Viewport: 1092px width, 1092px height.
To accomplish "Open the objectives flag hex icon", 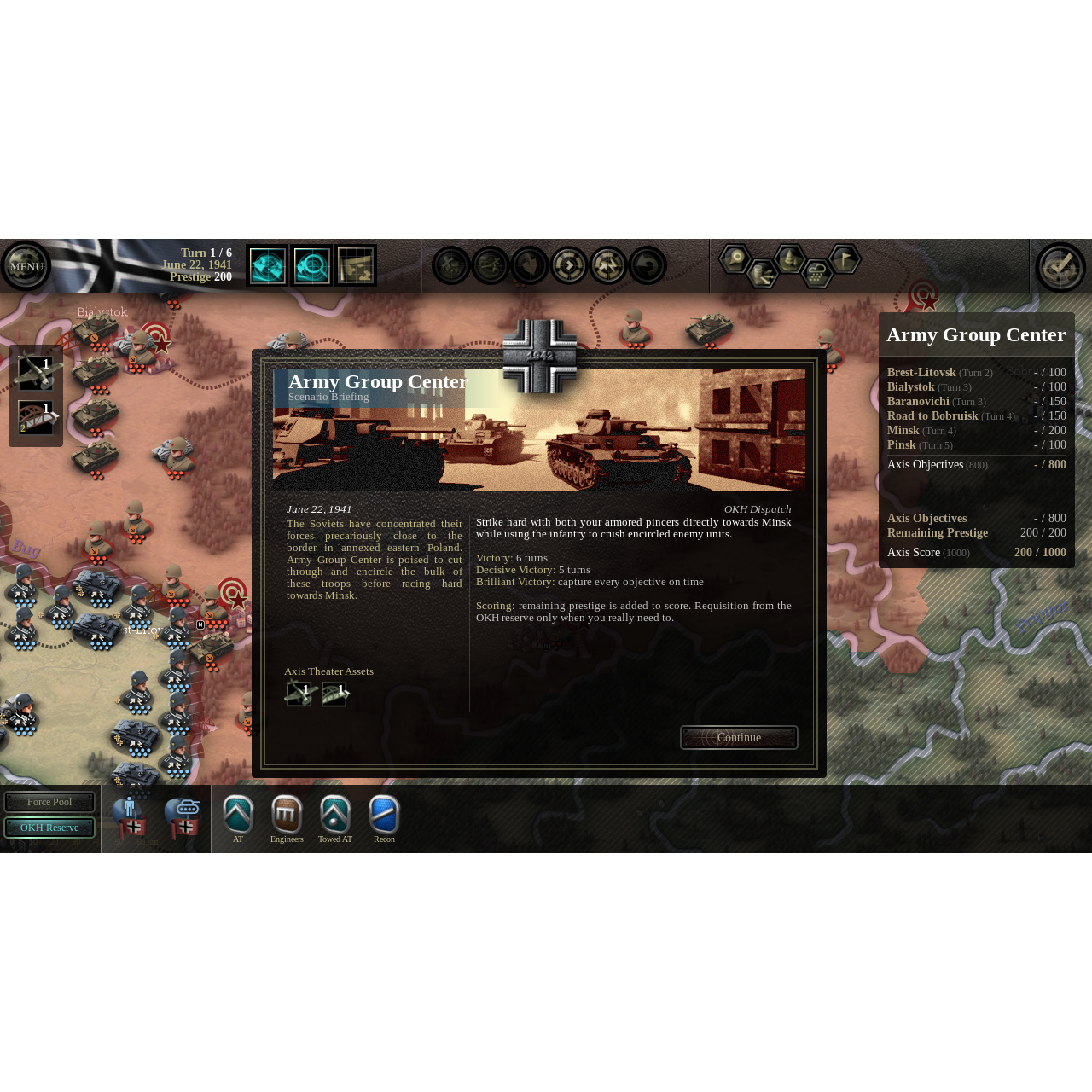I will (844, 258).
